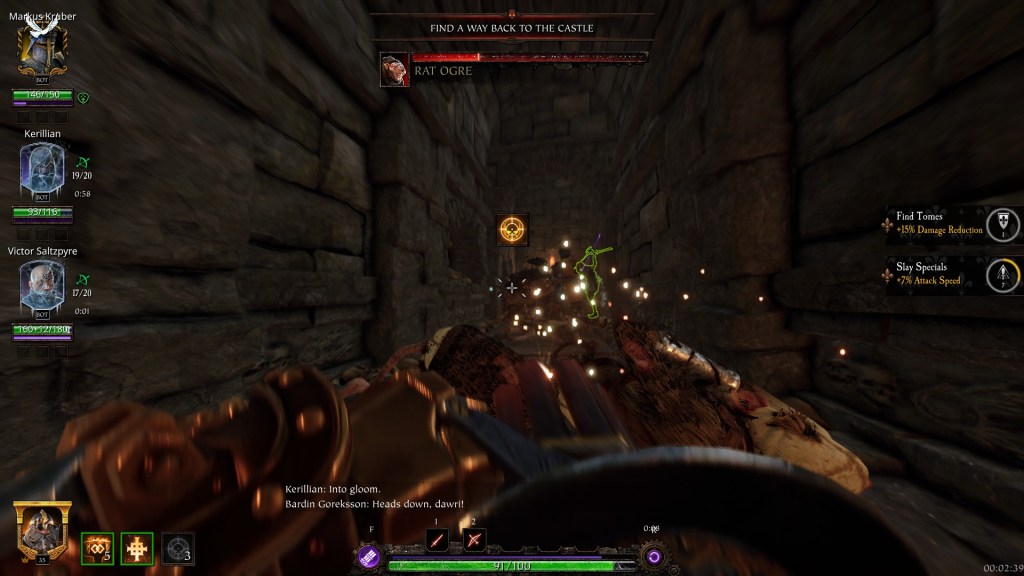1024x576 pixels.
Task: Activate the purple career ability icon
Action: tap(369, 557)
